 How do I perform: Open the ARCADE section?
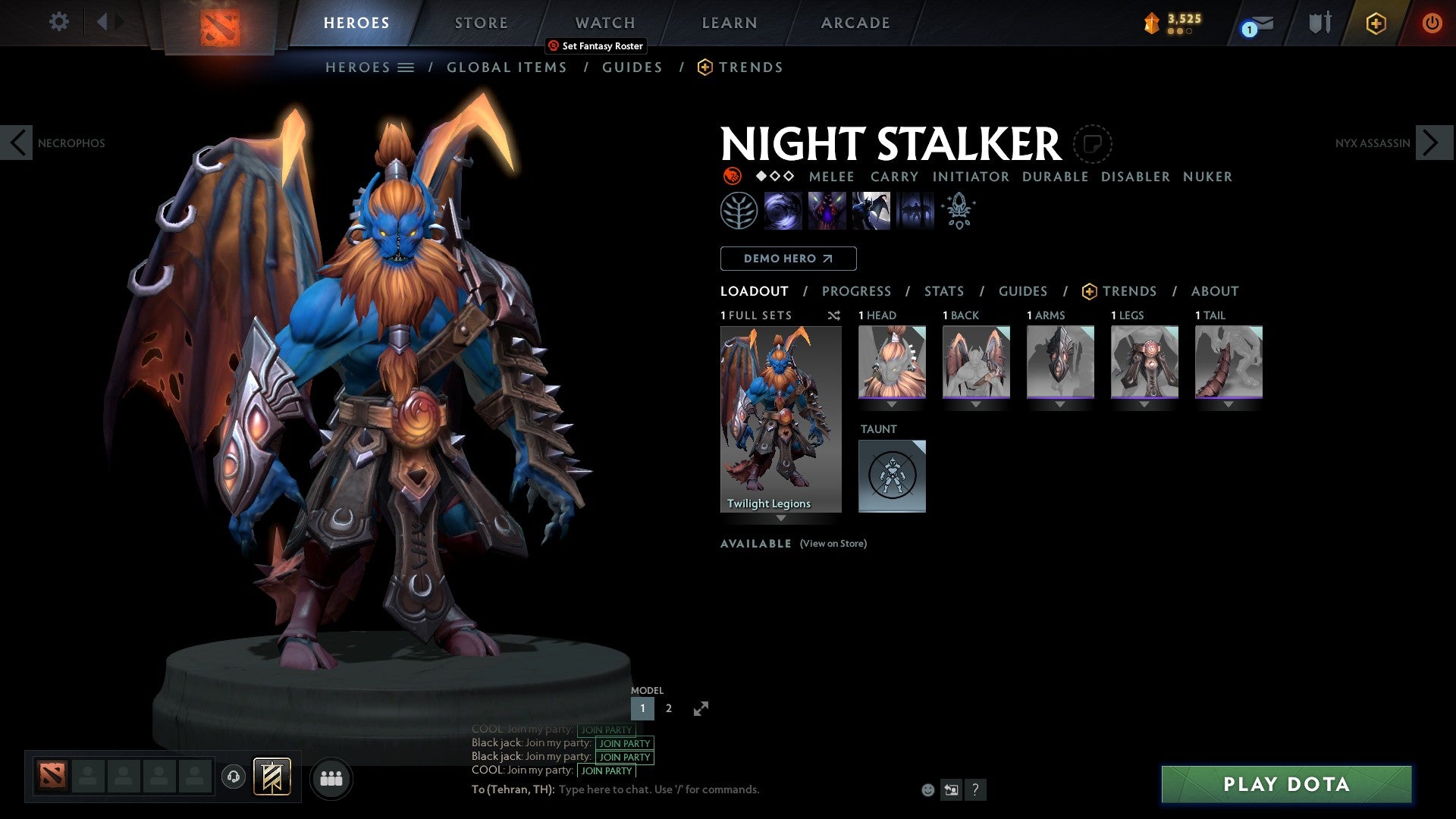tap(855, 23)
